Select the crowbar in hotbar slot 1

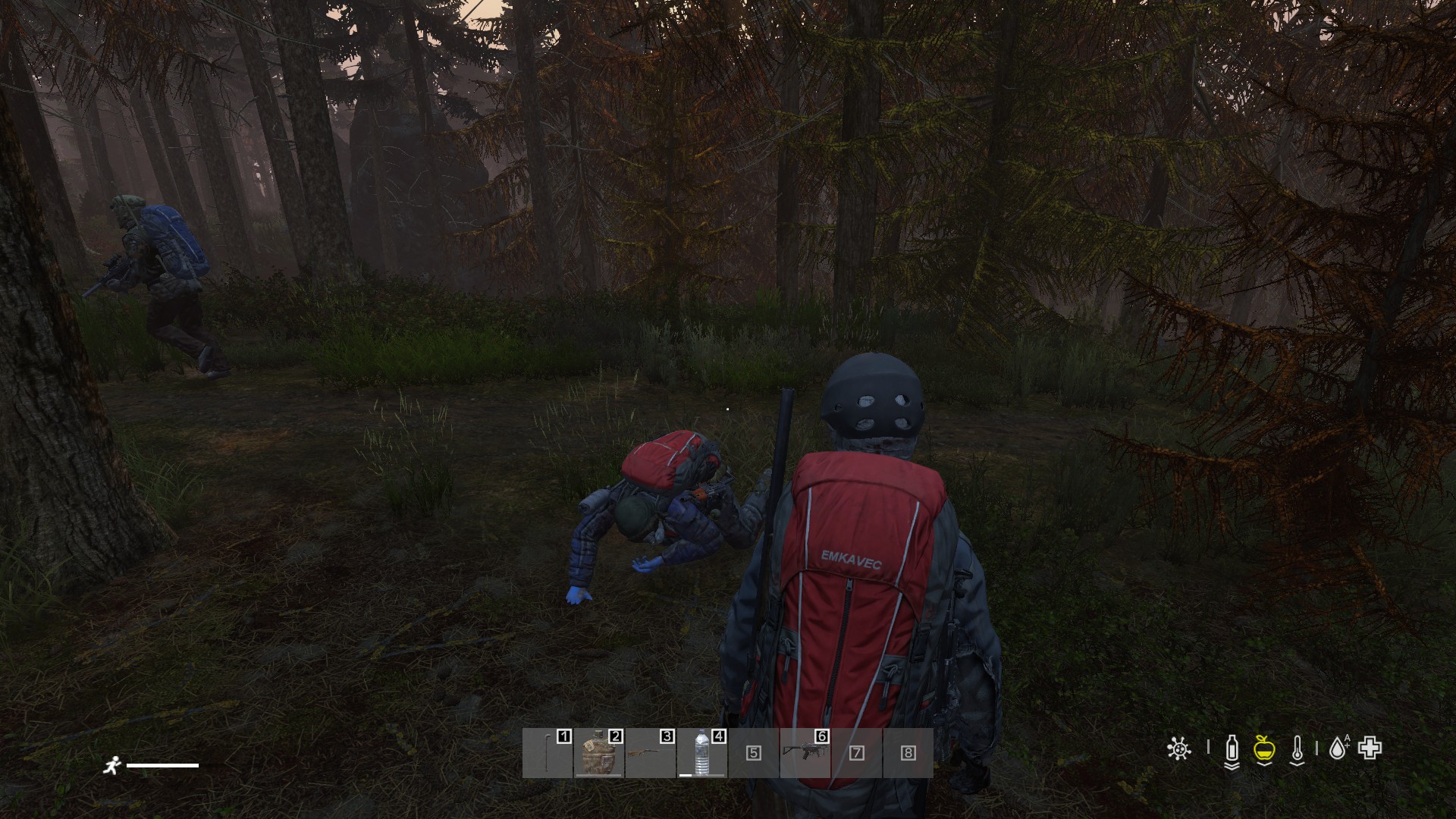tap(548, 753)
